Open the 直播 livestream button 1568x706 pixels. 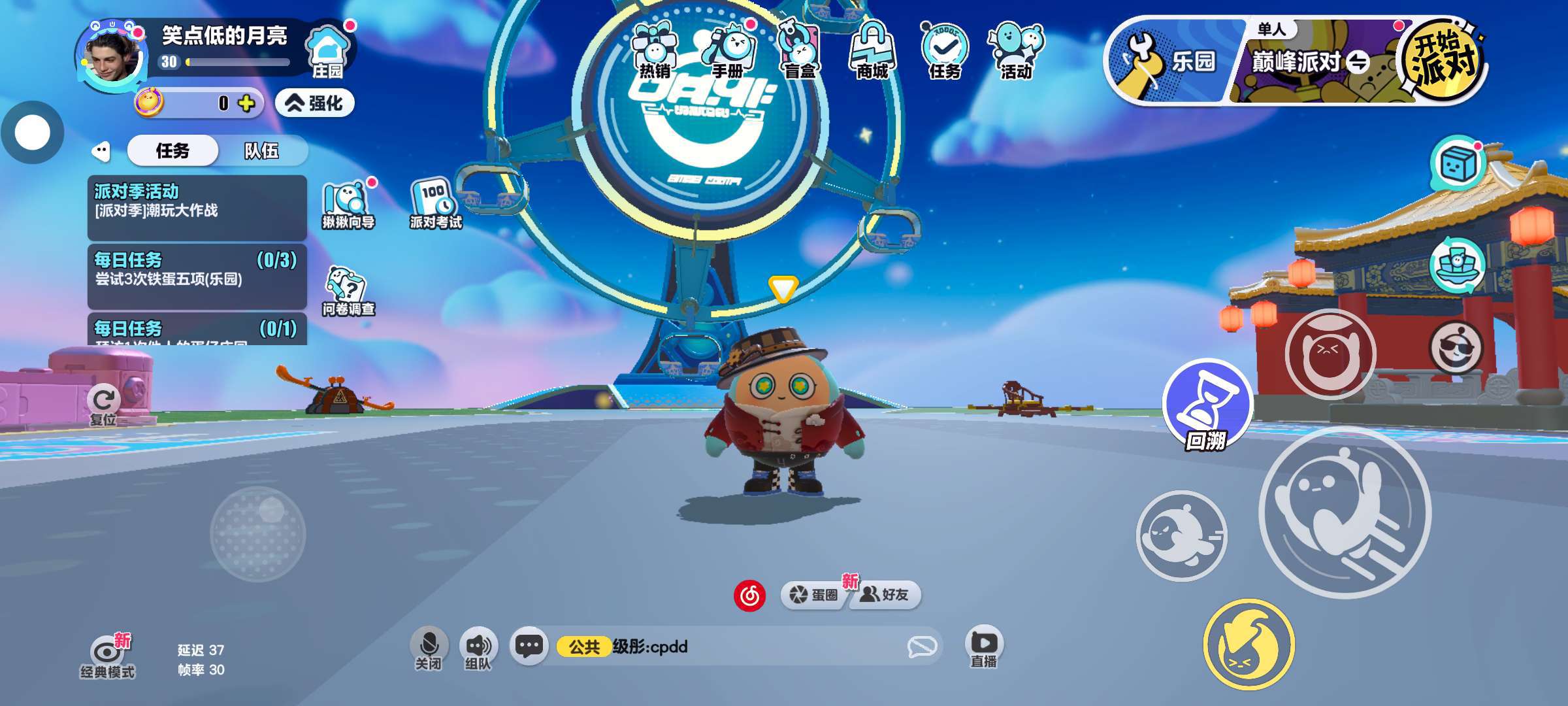(984, 647)
